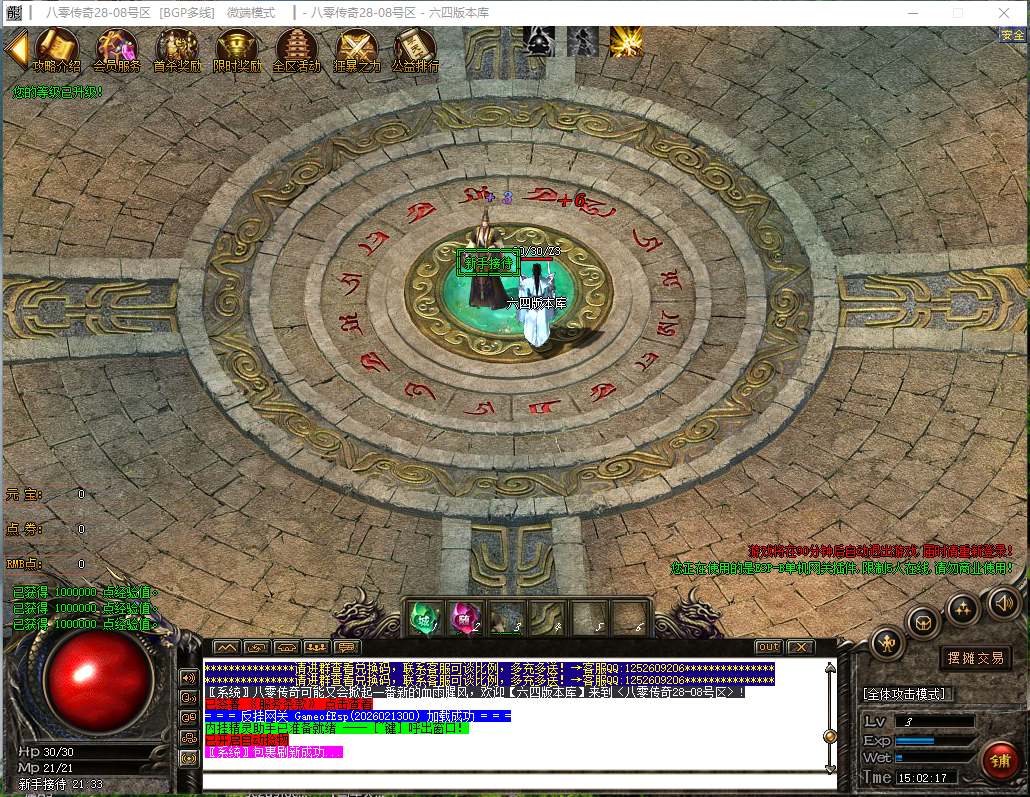Open the bag chest icon
The height and width of the screenshot is (797, 1030).
tap(923, 622)
